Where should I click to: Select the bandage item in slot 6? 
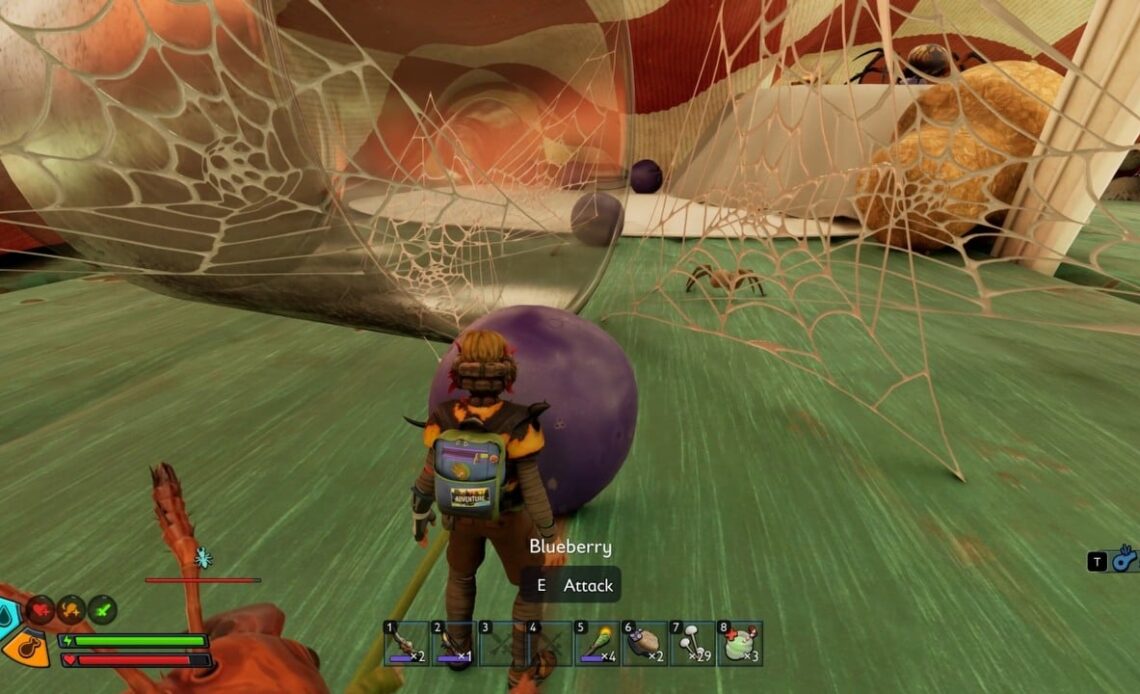pos(645,643)
